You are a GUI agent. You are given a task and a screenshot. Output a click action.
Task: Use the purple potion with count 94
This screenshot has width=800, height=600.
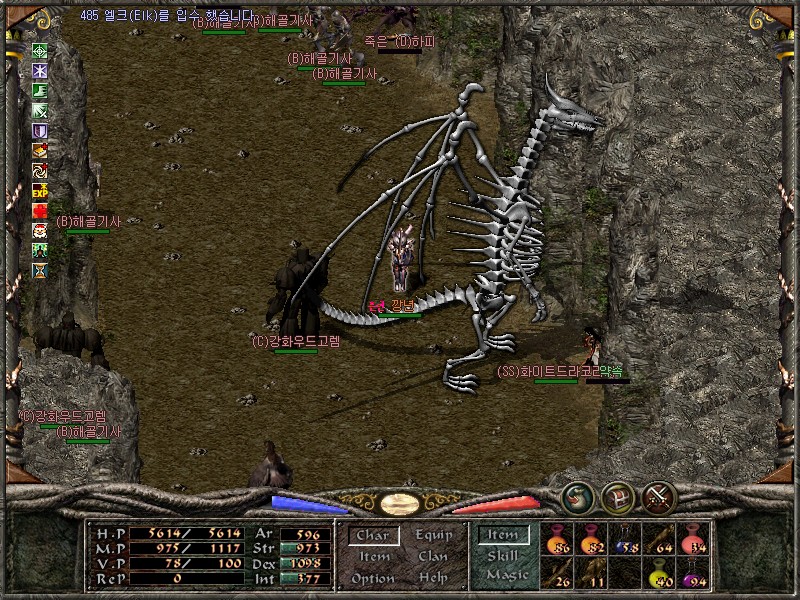pos(693,573)
